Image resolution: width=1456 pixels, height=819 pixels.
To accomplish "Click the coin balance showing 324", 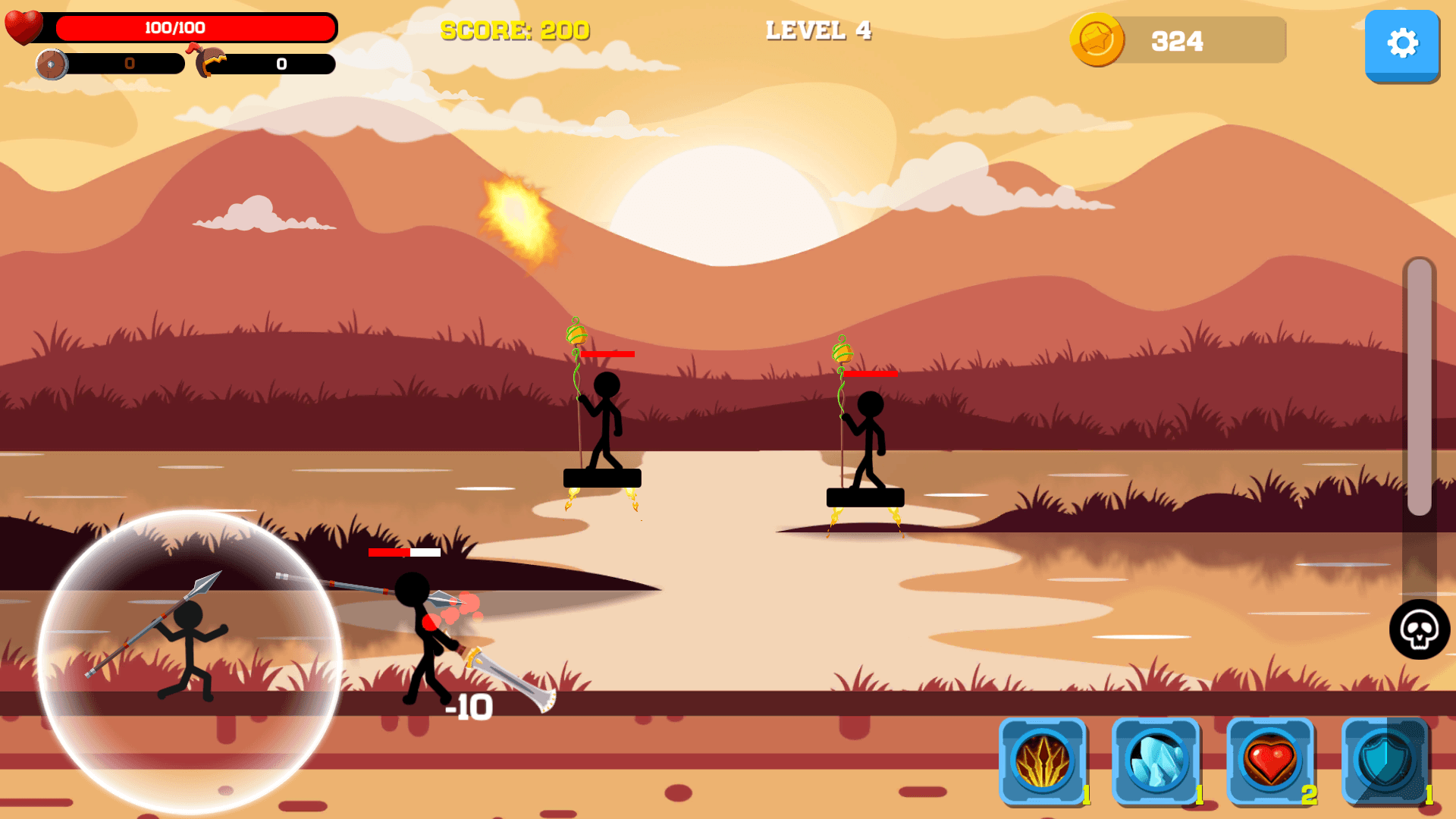I will click(1177, 41).
